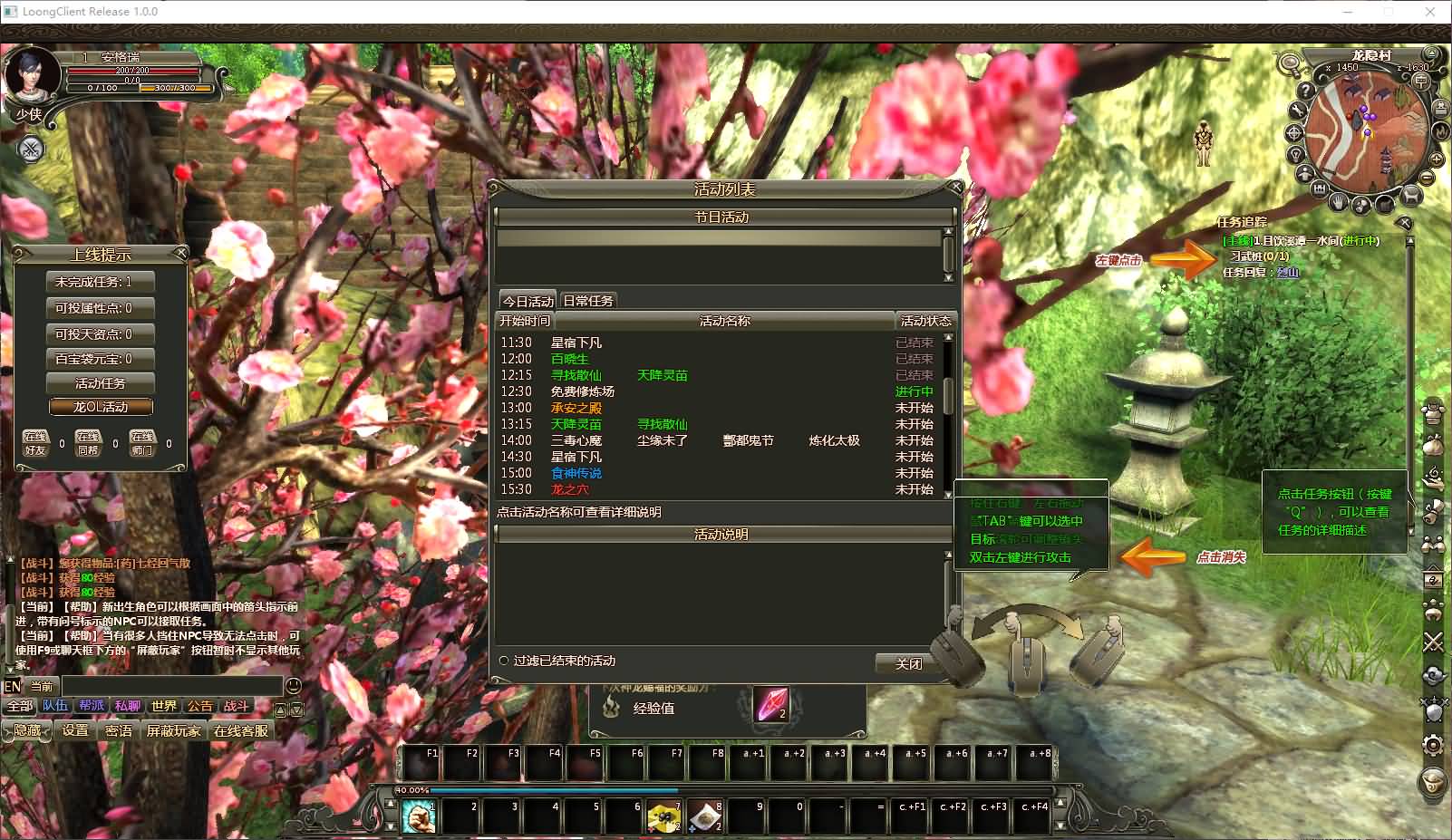Screen dimensions: 1452x840
Task: Switch to the 日常任务 tab
Action: 587,301
